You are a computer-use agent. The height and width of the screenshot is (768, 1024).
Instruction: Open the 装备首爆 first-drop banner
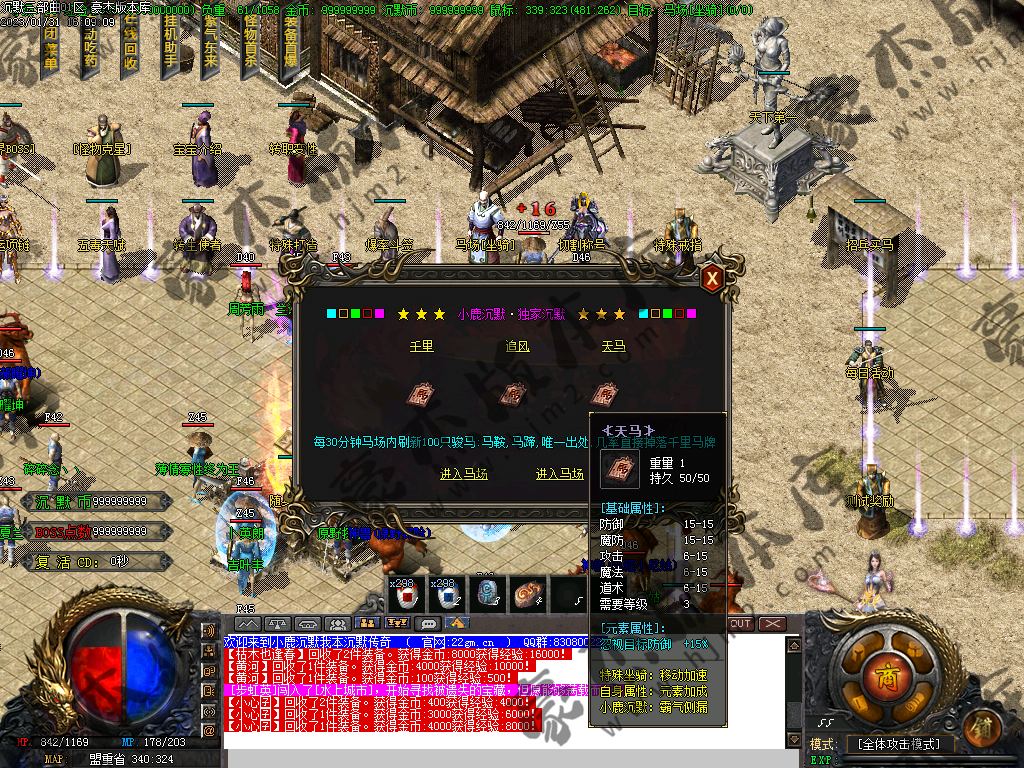(x=291, y=45)
